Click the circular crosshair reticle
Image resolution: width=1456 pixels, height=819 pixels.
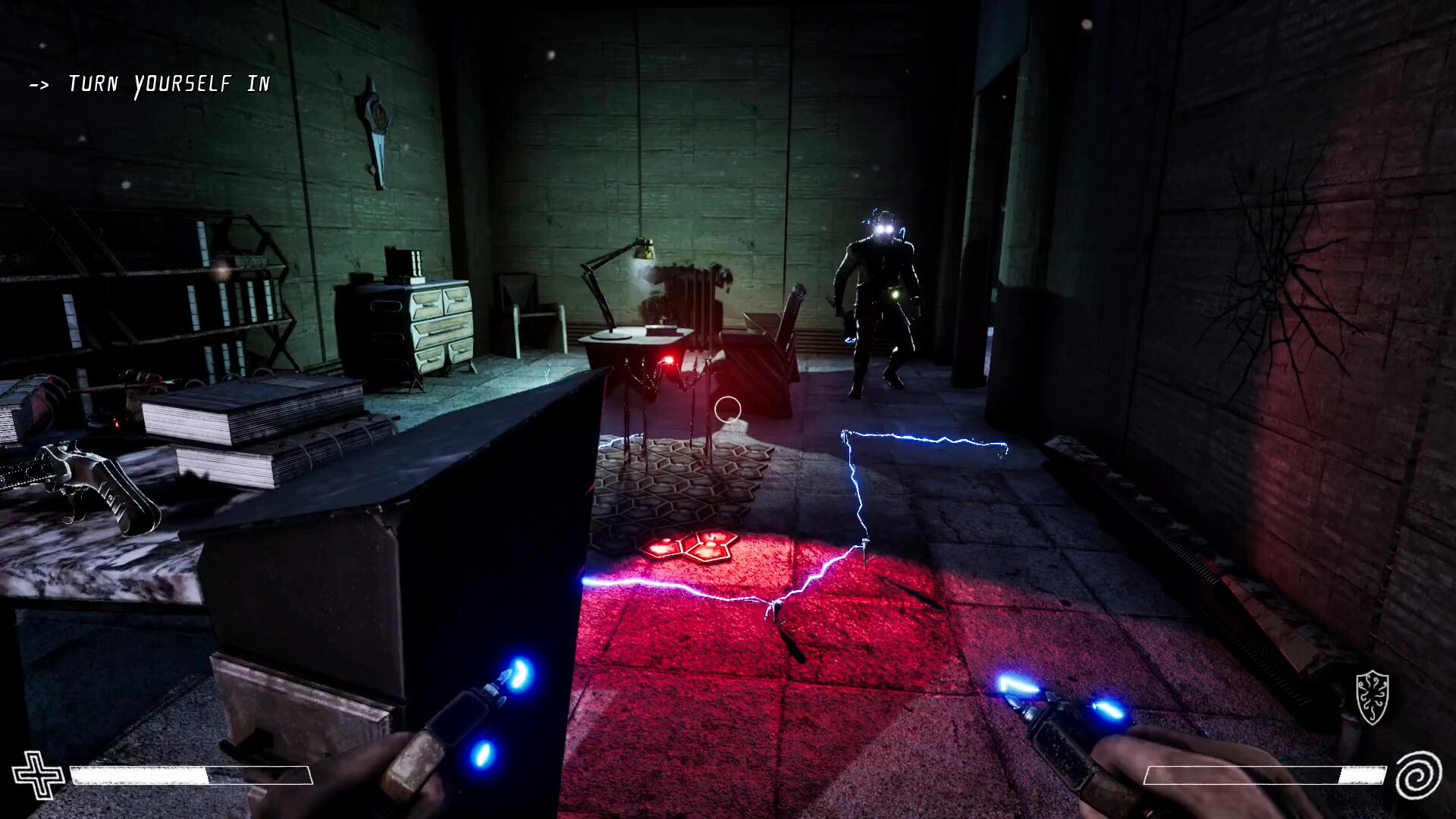[x=727, y=409]
